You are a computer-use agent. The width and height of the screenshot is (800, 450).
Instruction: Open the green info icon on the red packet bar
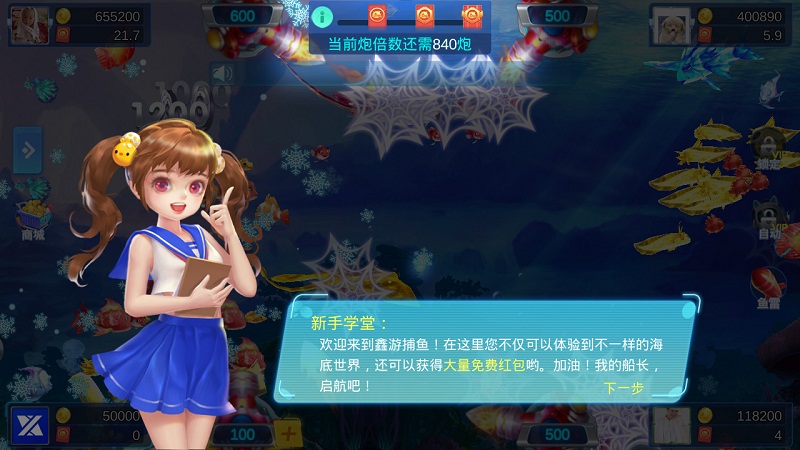tap(322, 16)
